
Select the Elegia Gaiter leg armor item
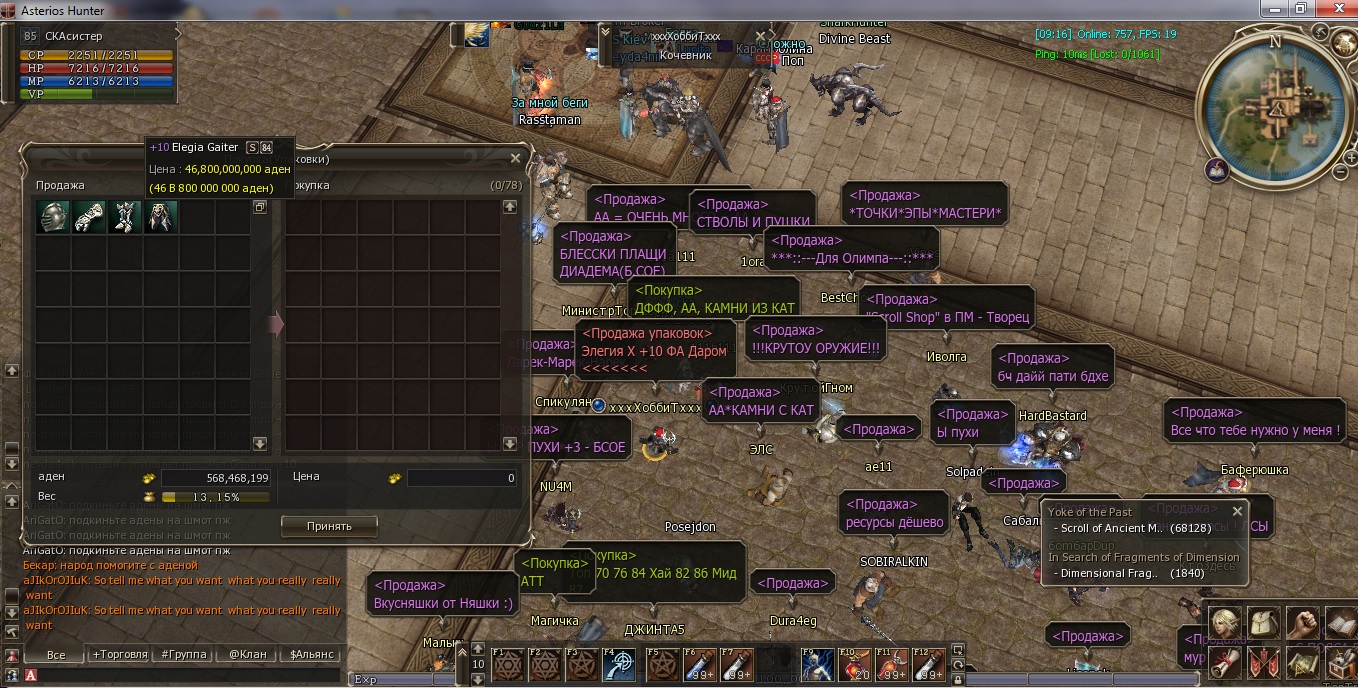125,217
